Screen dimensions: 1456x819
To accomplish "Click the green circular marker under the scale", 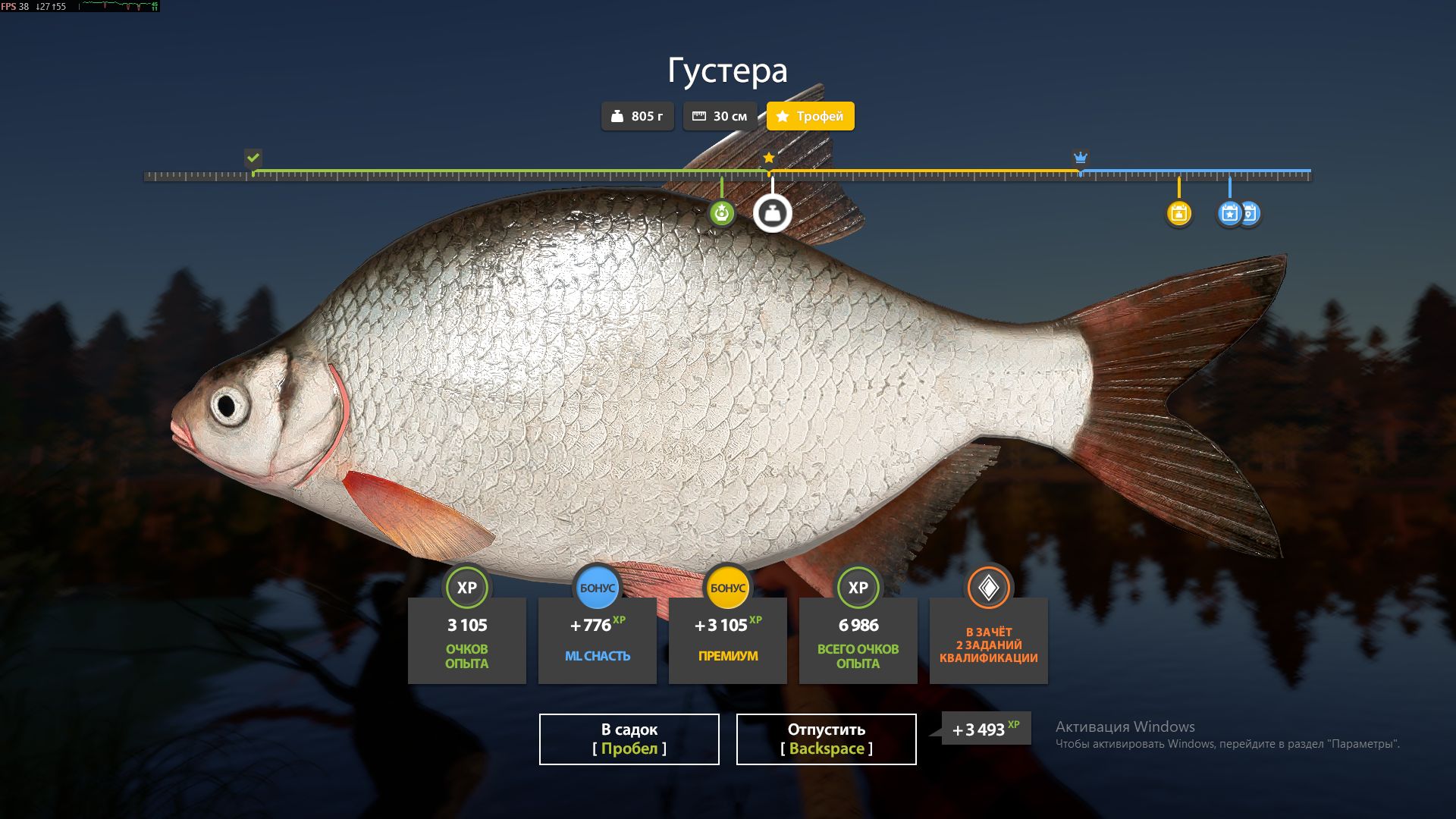I will coord(721,213).
